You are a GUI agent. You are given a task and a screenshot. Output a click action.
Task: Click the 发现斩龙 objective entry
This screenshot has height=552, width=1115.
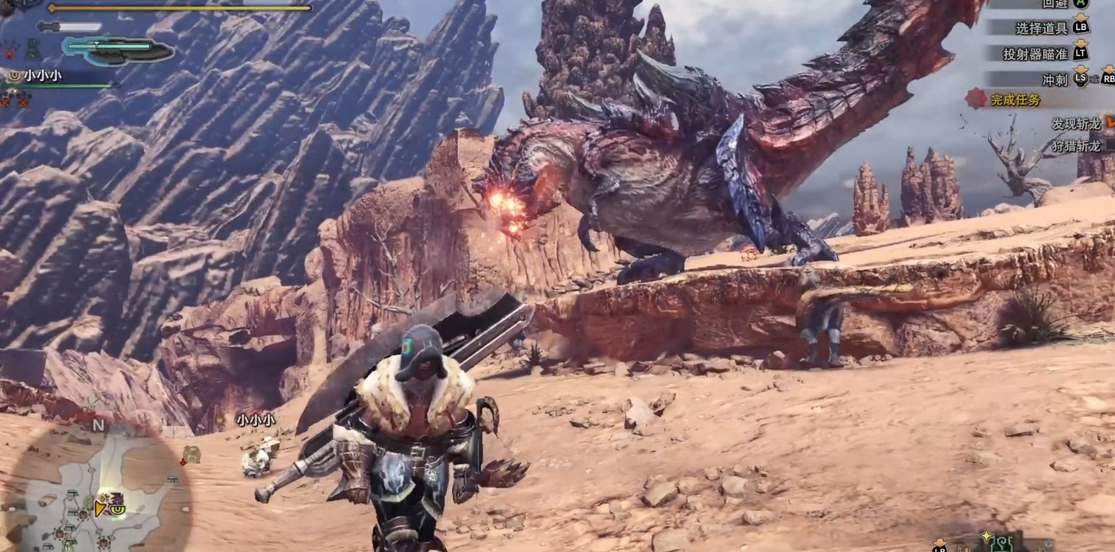[1075, 124]
